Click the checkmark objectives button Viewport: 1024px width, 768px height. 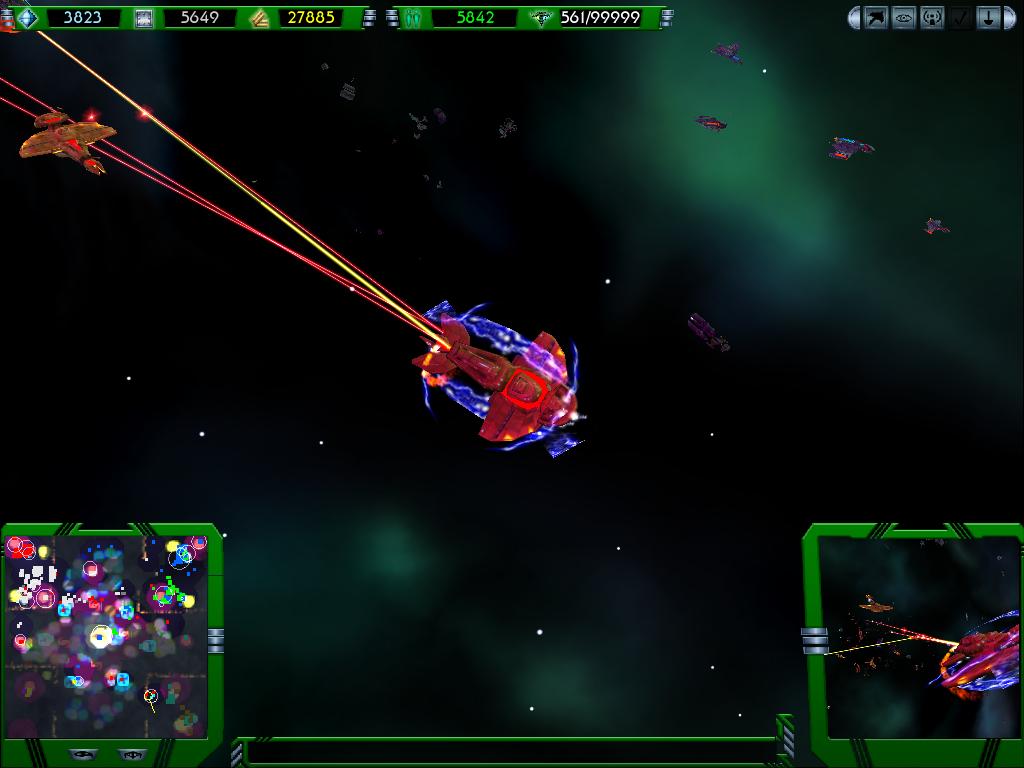960,18
